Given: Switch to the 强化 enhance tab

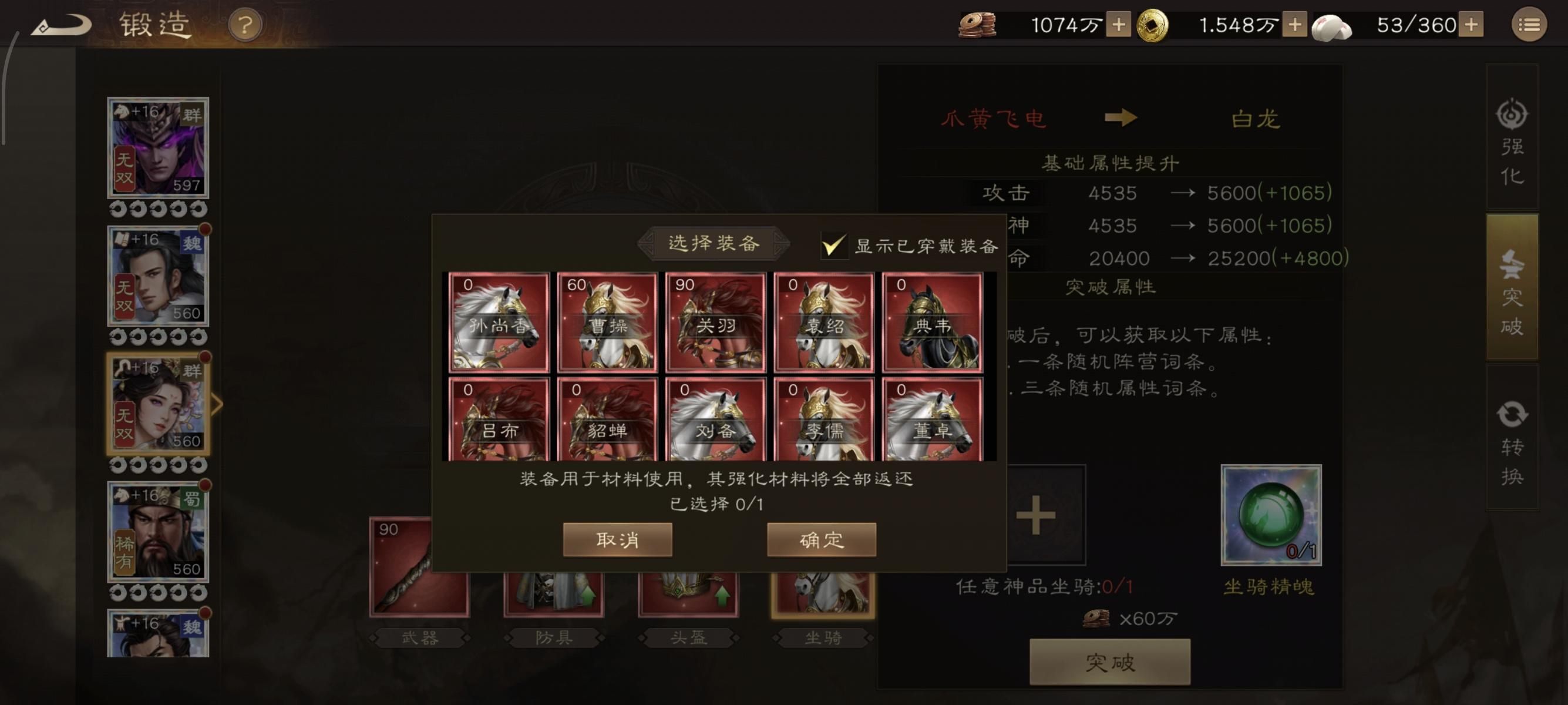Looking at the screenshot, I should point(1513,149).
